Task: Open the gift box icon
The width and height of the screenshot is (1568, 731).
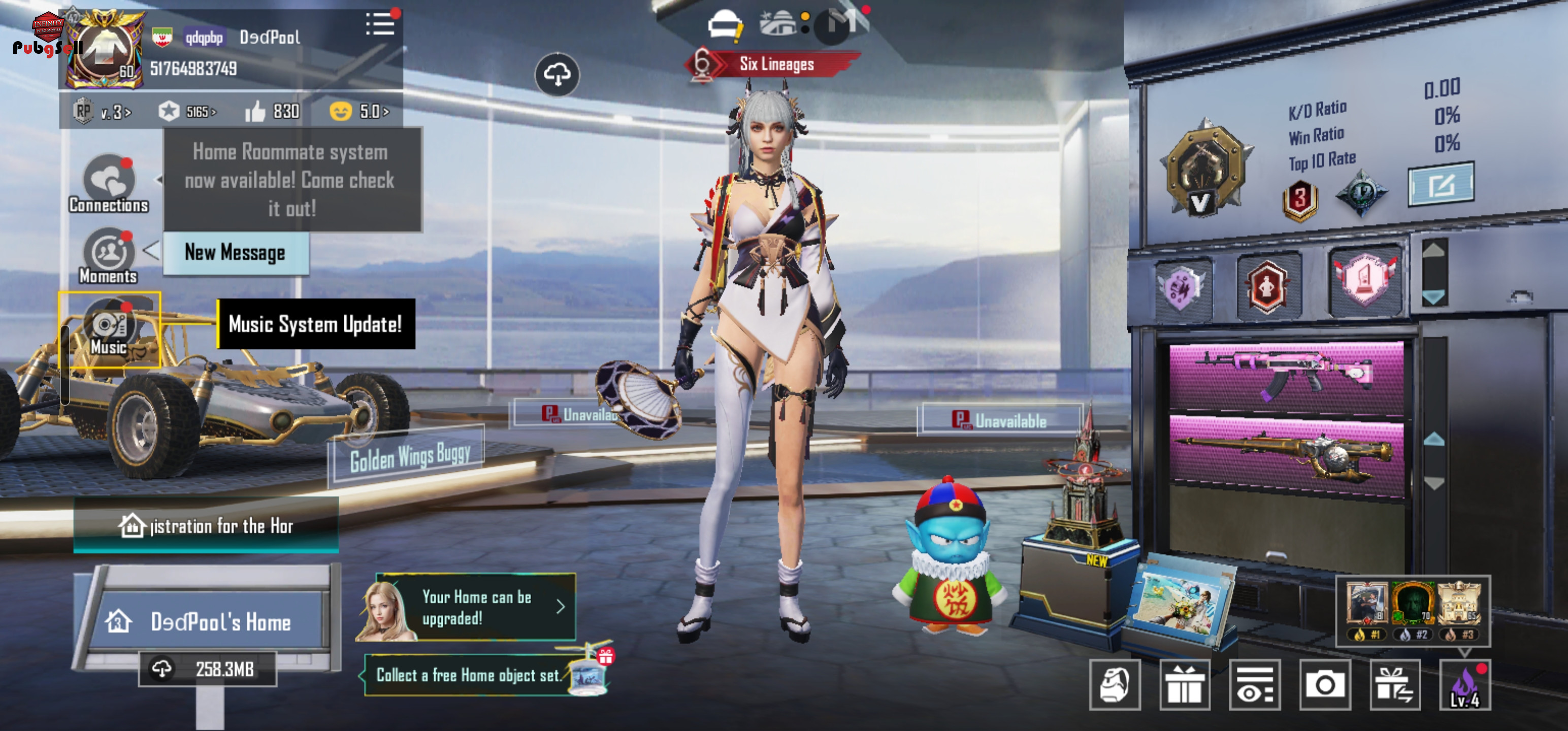Action: coord(1184,685)
